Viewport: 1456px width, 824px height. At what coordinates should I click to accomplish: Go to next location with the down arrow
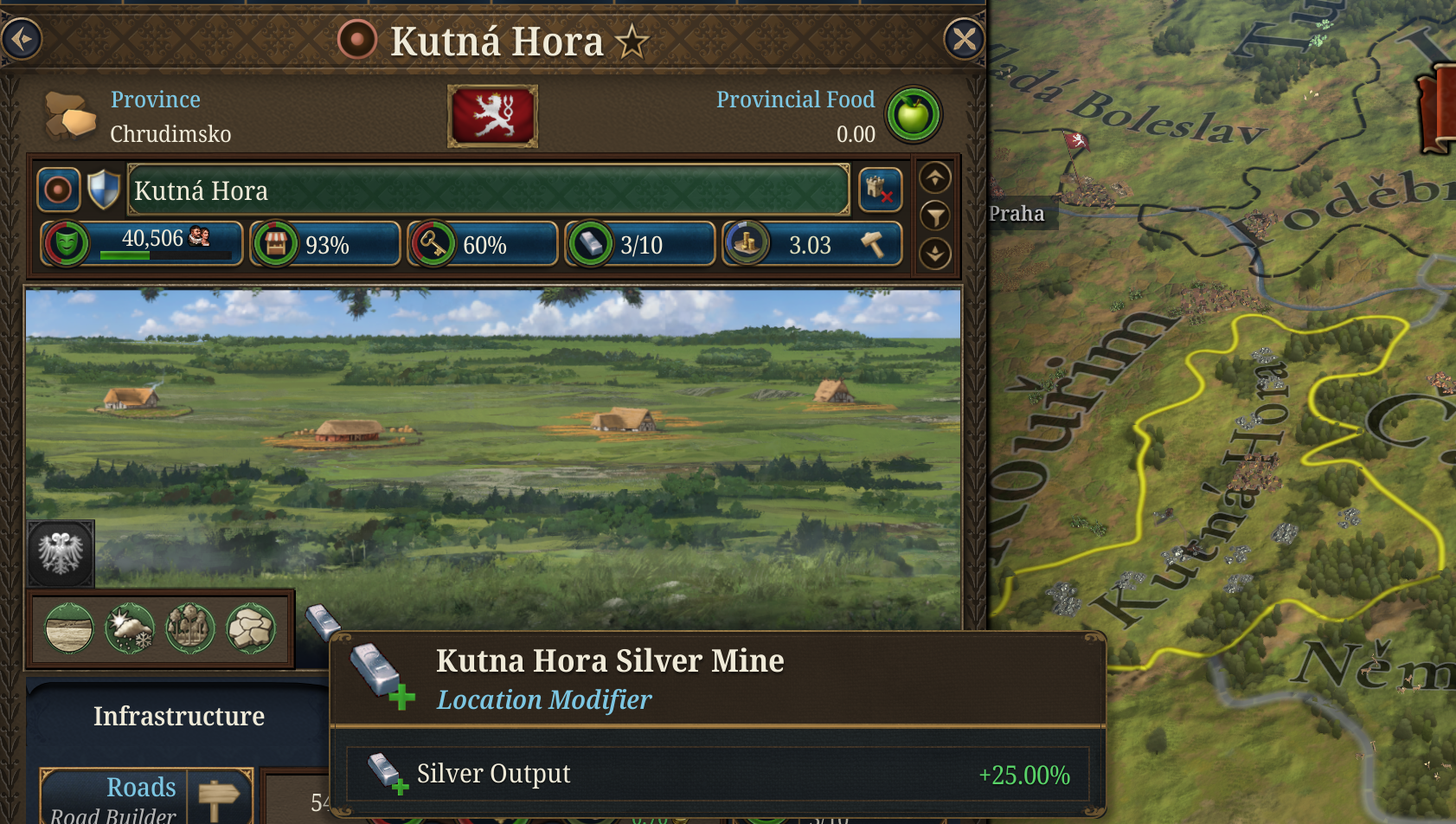point(933,256)
